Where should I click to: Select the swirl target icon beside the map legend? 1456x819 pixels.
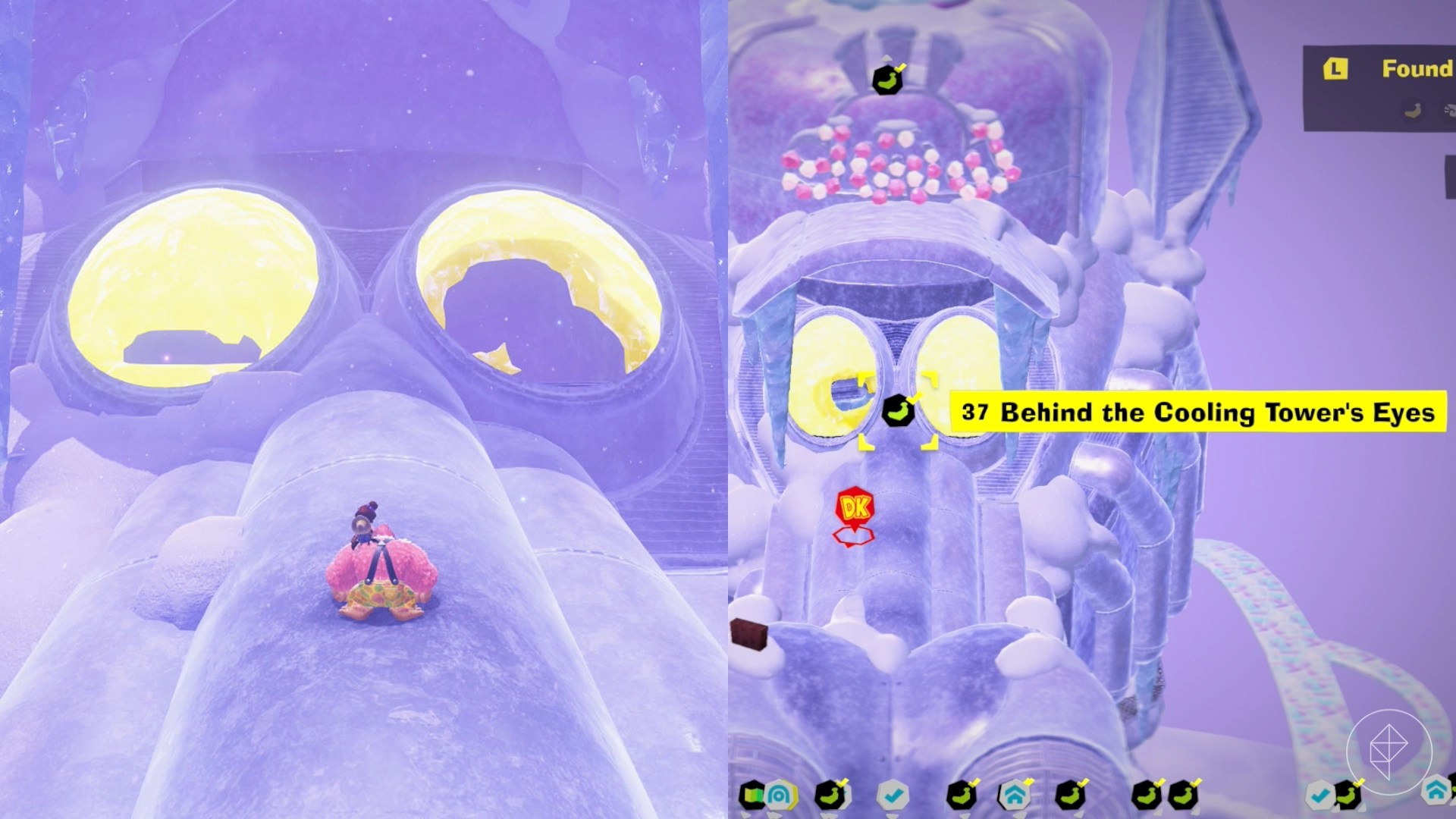click(x=781, y=795)
